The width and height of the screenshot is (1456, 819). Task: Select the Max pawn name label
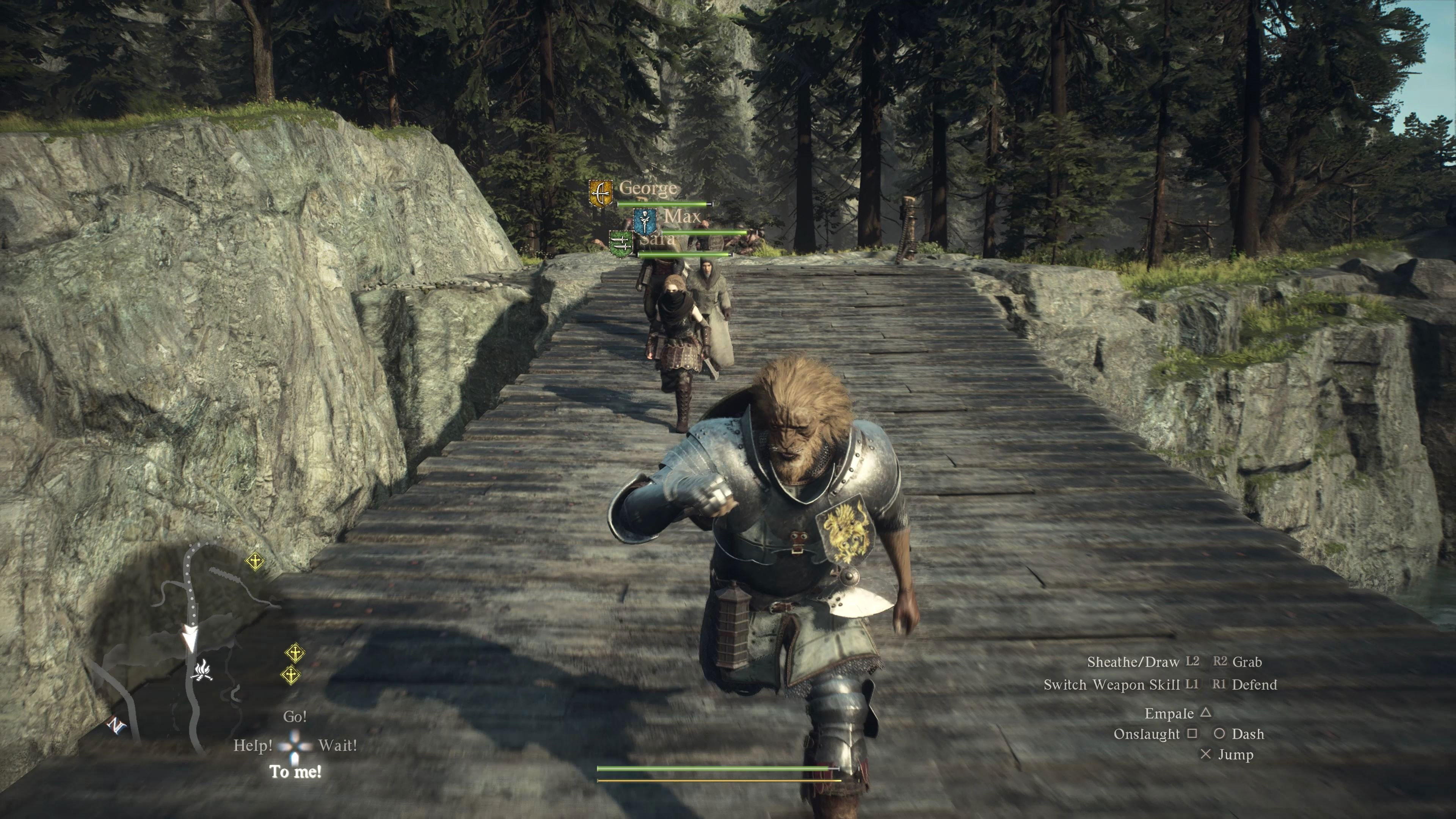[682, 216]
